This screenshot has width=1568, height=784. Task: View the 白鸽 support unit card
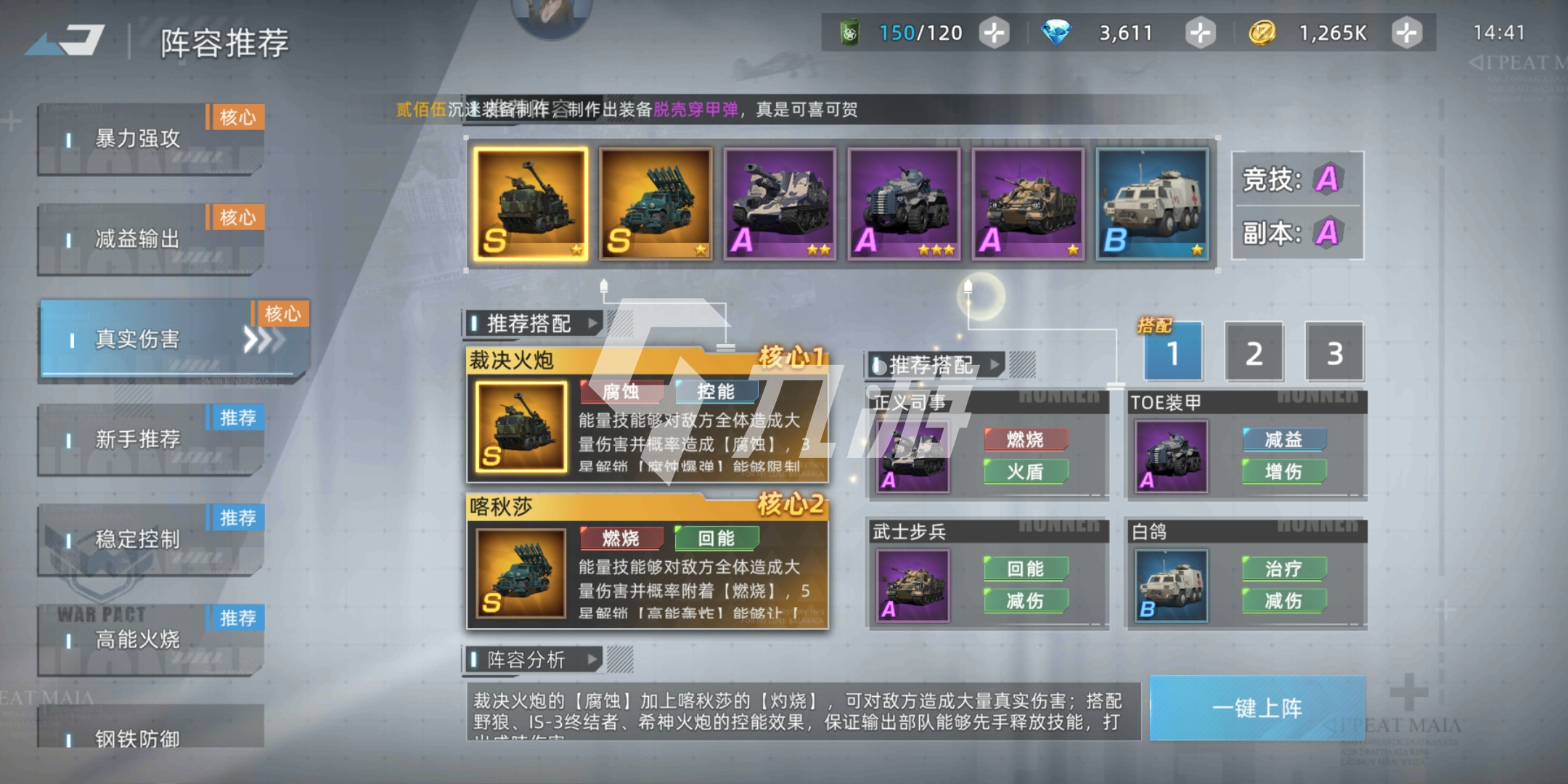(1246, 573)
